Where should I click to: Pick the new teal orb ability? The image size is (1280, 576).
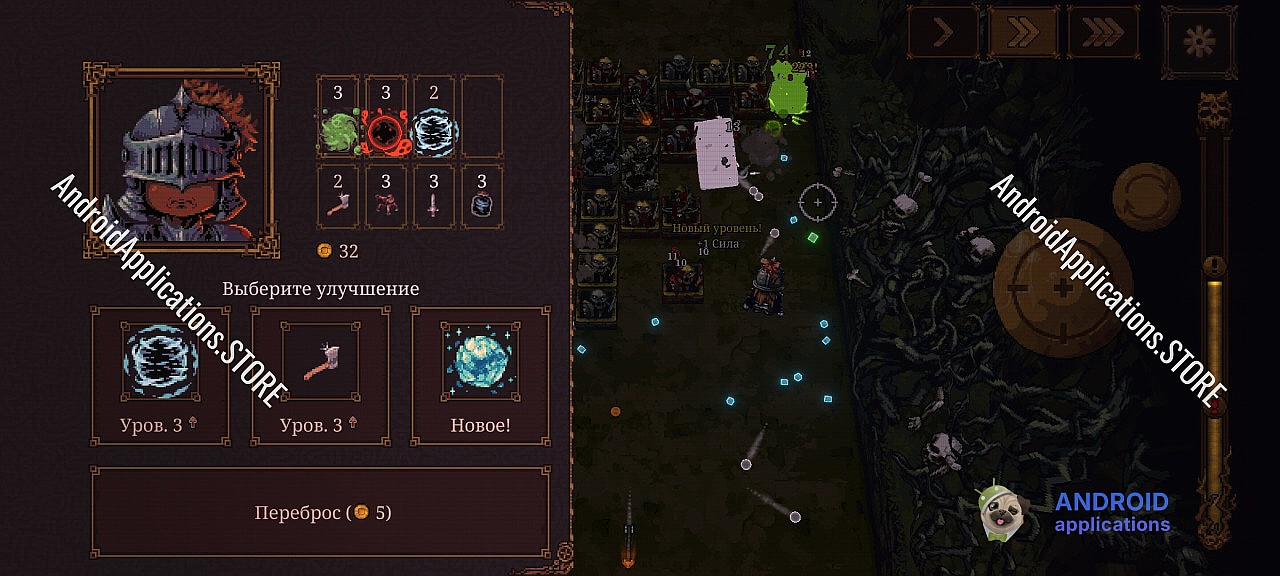point(480,375)
